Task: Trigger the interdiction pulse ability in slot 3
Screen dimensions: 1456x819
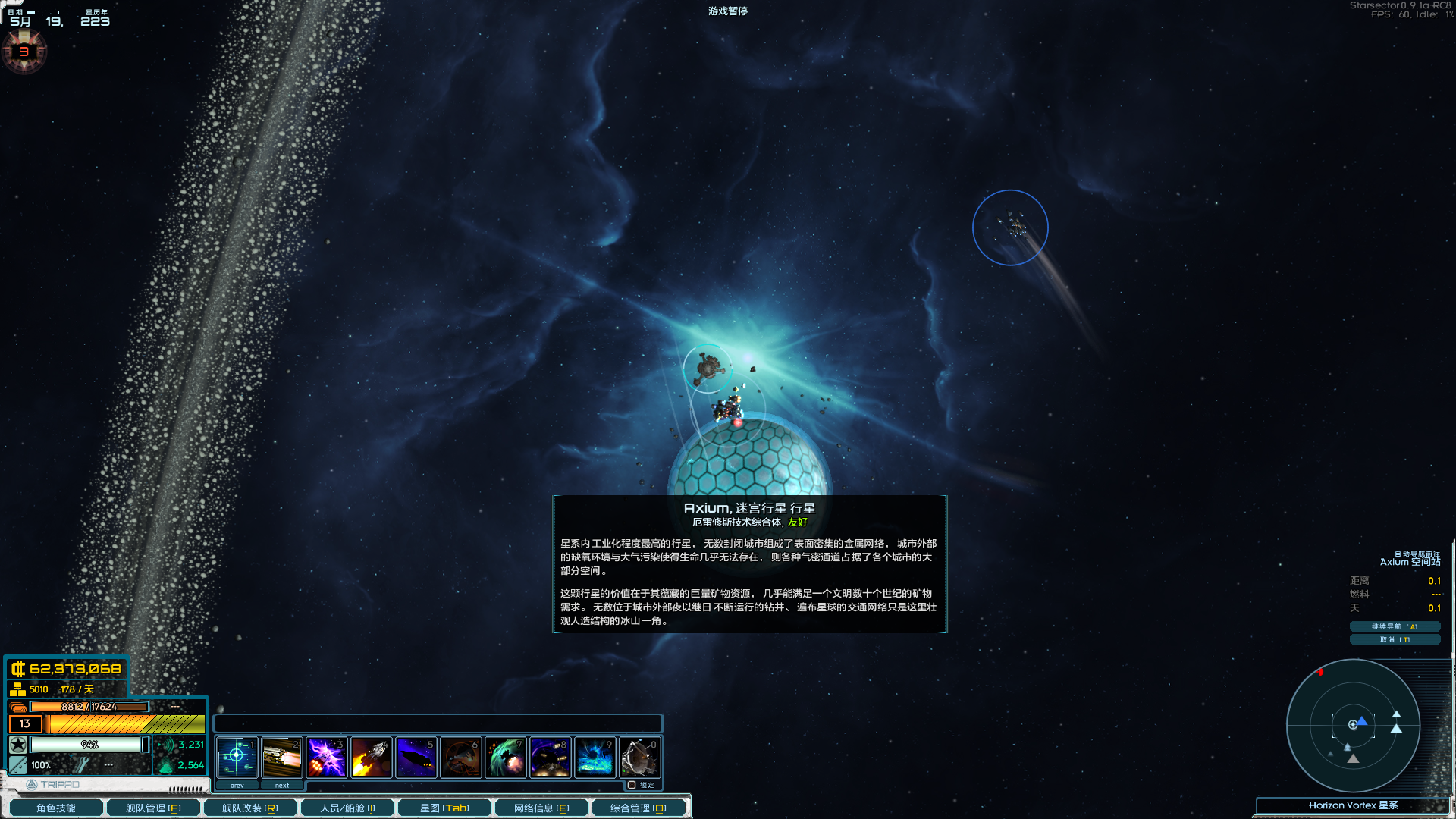Action: pos(327,757)
